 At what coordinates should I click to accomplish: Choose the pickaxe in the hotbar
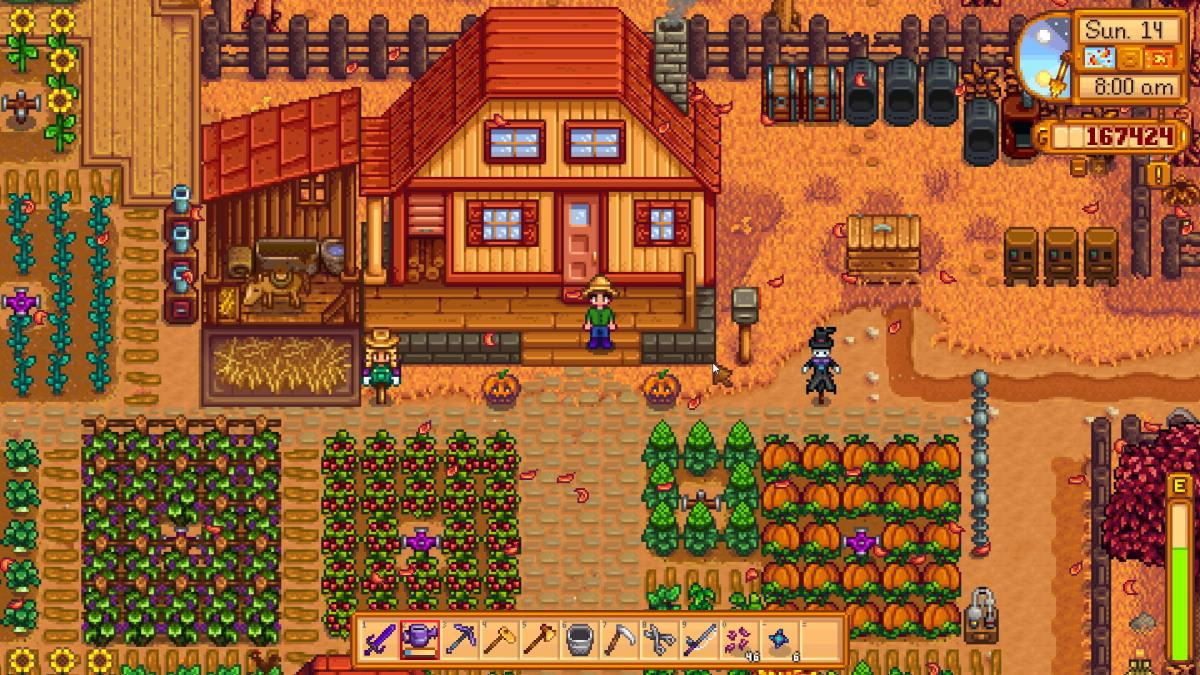pyautogui.click(x=460, y=639)
